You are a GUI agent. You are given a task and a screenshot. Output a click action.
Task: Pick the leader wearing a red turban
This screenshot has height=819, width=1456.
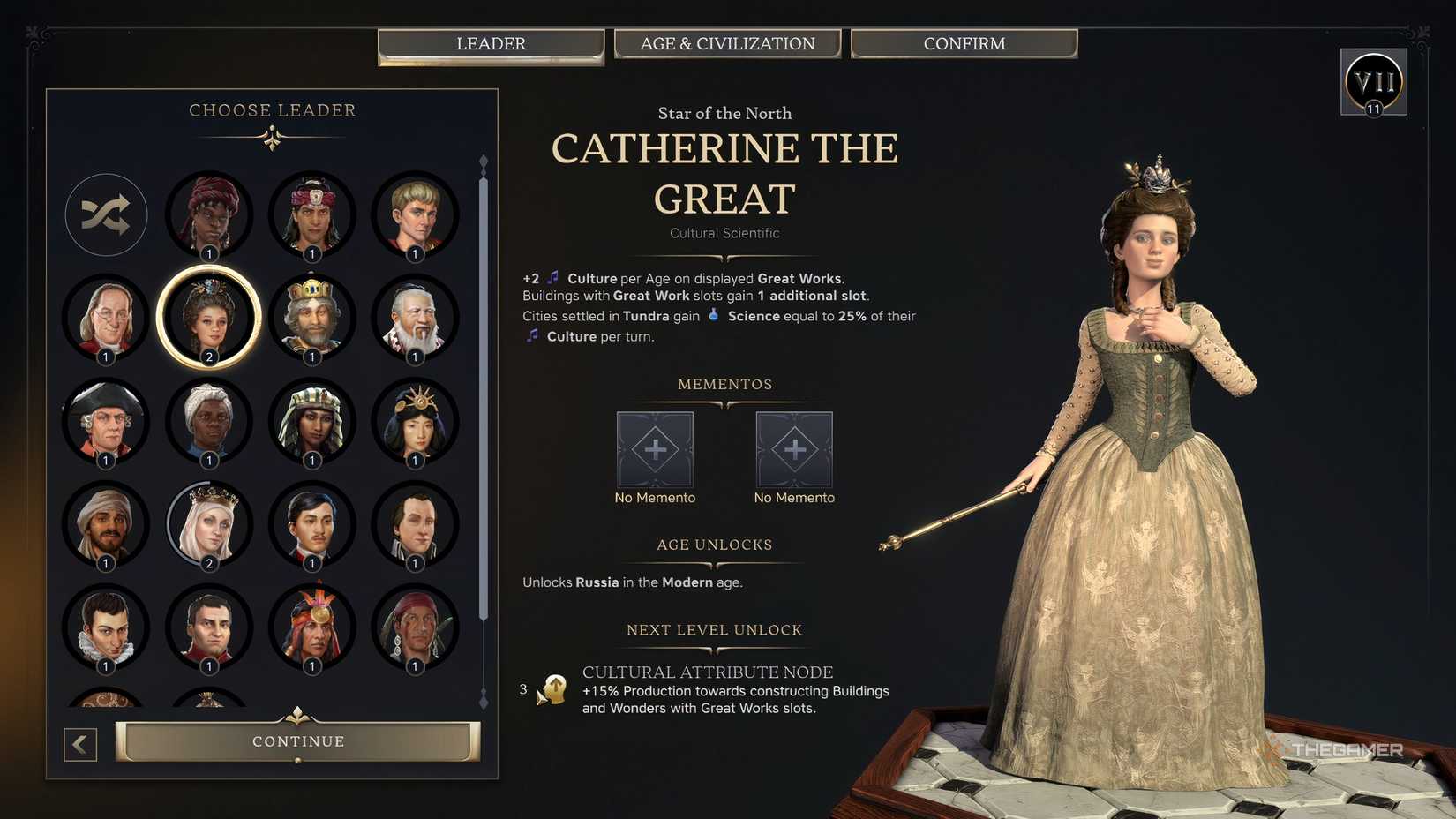[209, 214]
